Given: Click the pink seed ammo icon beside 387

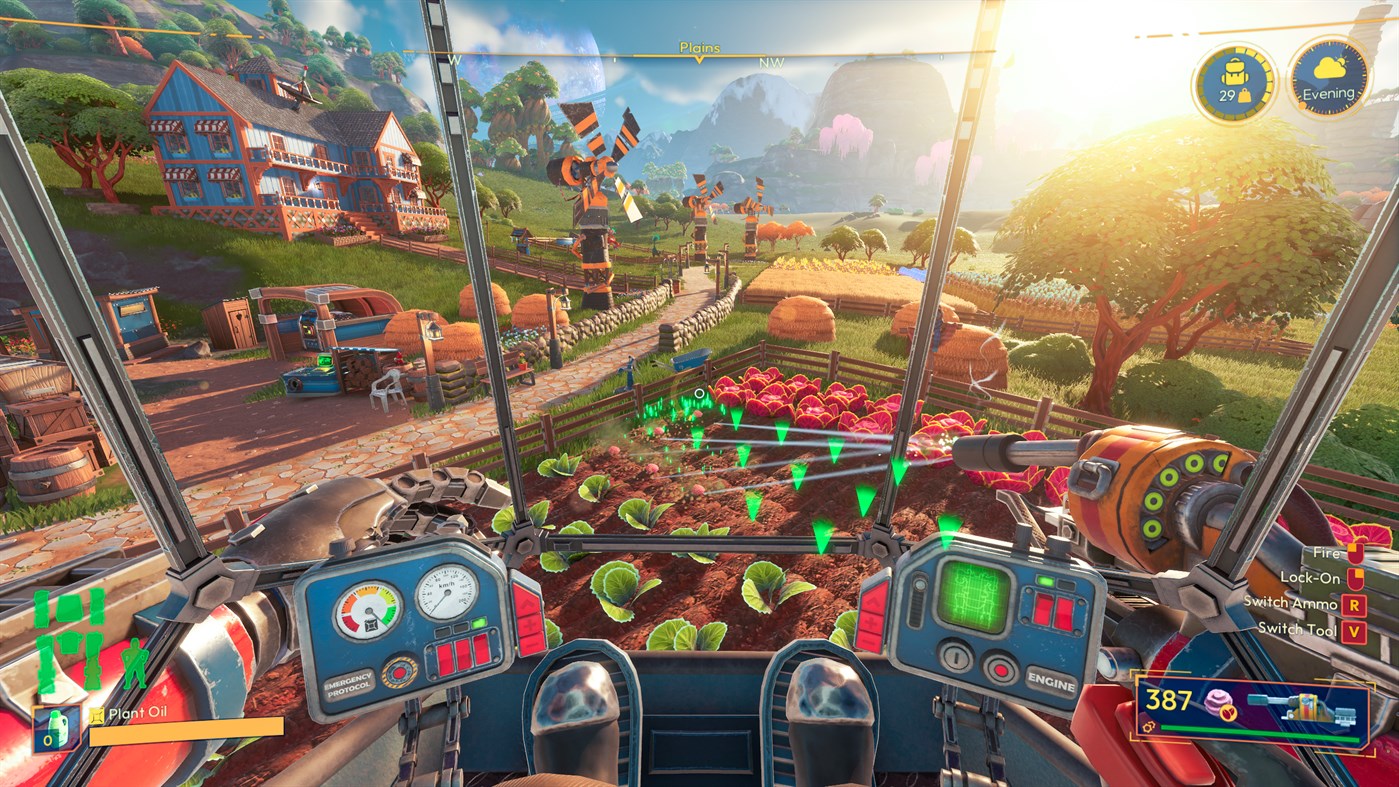Looking at the screenshot, I should point(1216,703).
